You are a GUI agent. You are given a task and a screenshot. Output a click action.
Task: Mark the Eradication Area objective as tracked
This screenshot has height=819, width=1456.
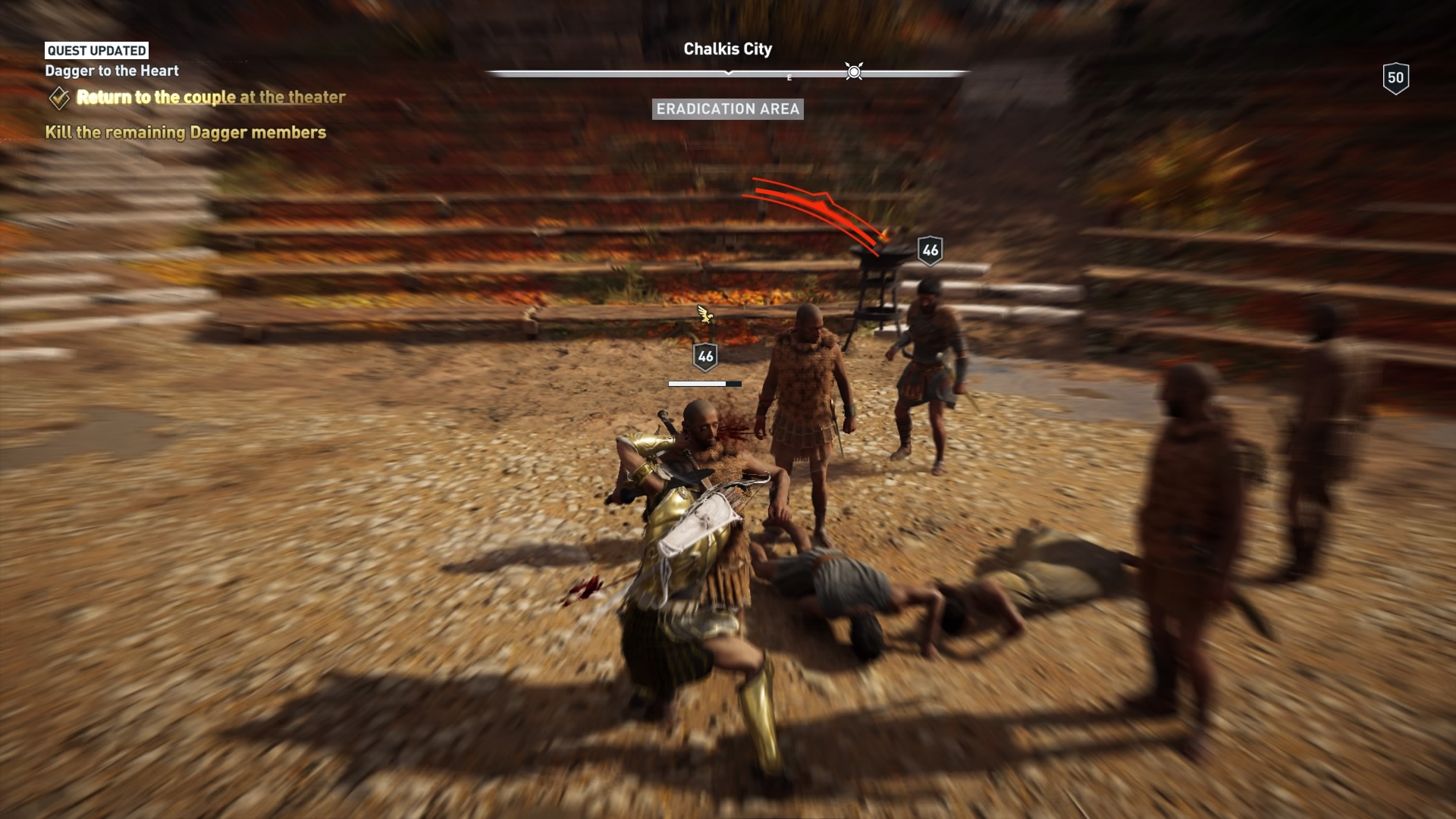[727, 110]
